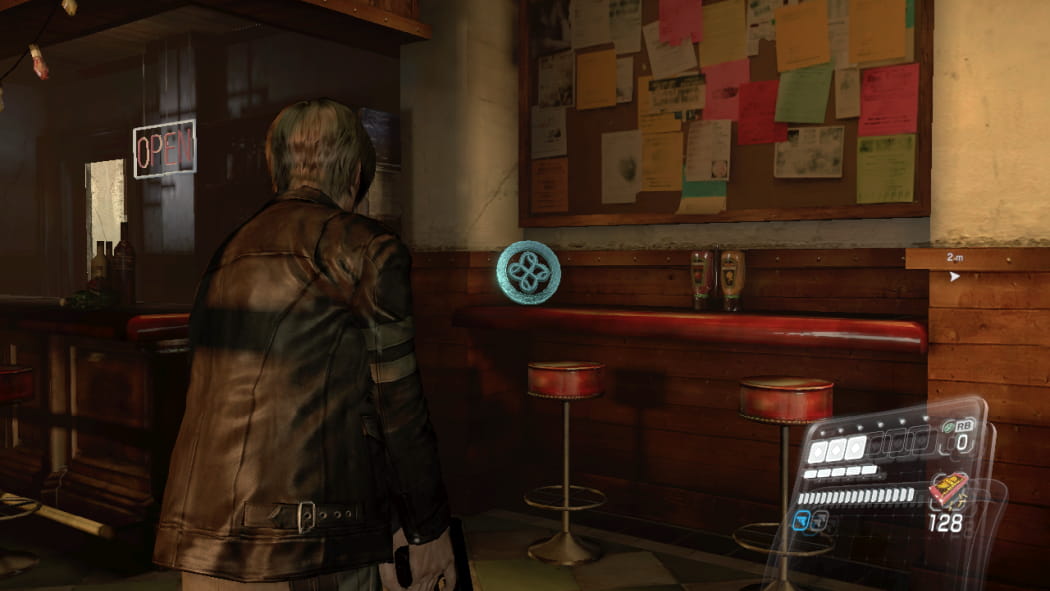Click the 2m objective distance marker

coord(954,258)
